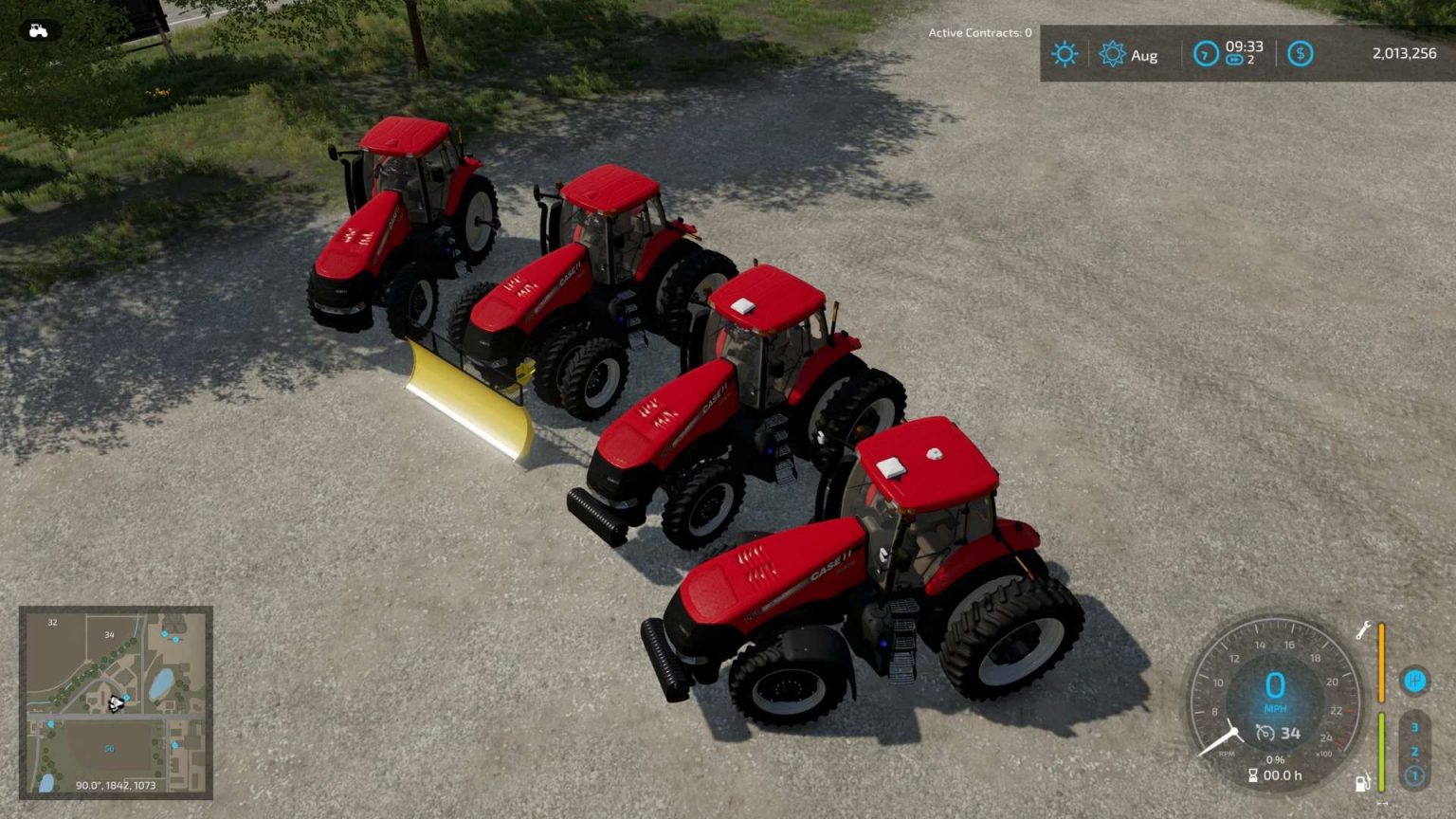This screenshot has width=1456, height=819.
Task: Click the August season icon
Action: click(x=1113, y=53)
